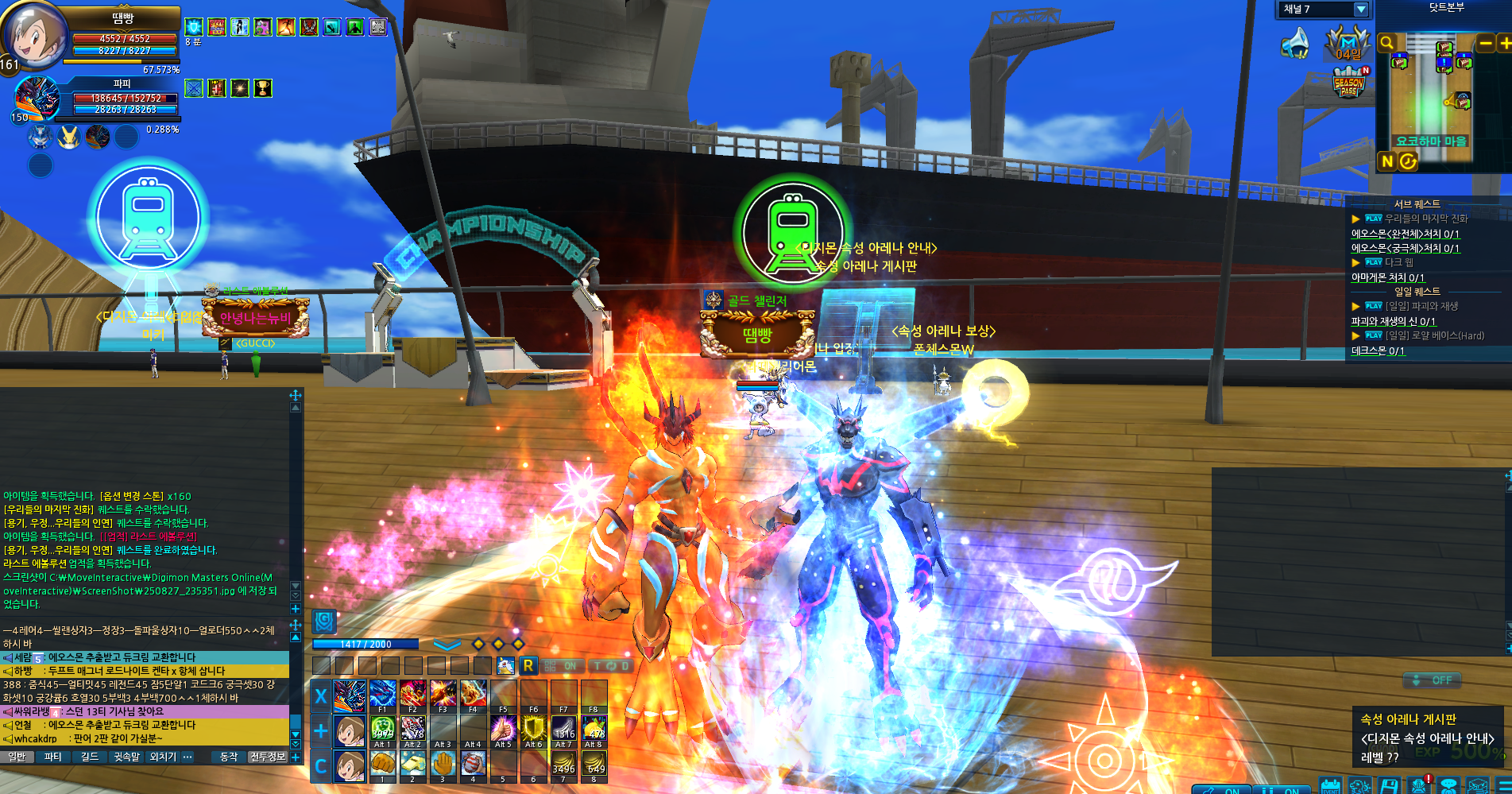
Task: Click the tamer portrait in the top-left
Action: click(x=33, y=36)
